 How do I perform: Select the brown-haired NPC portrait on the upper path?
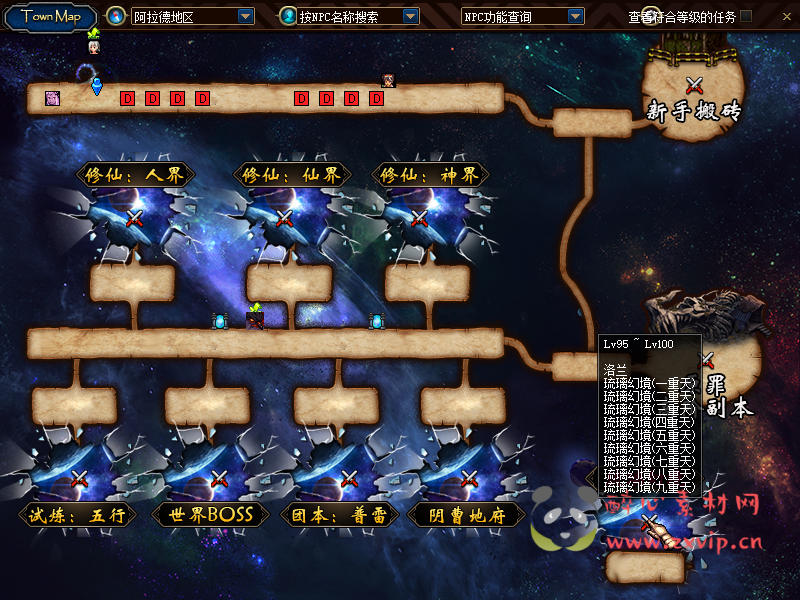pyautogui.click(x=388, y=81)
